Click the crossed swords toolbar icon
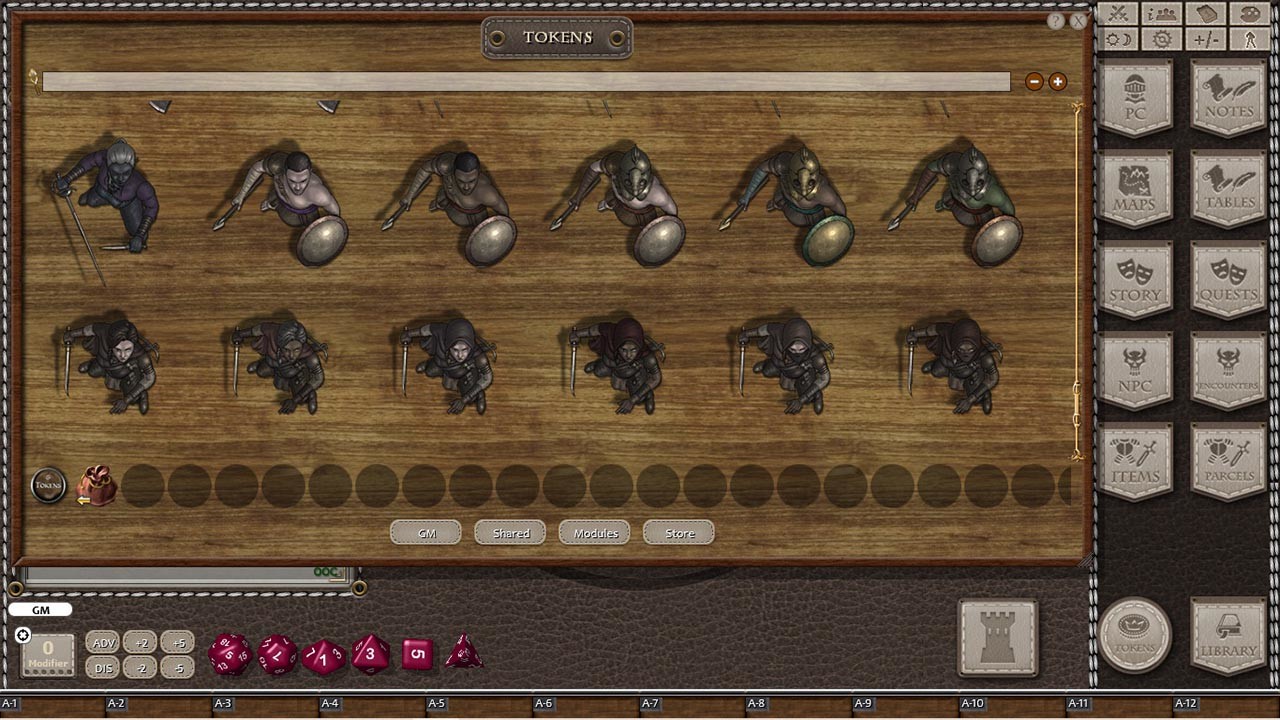Screen dimensions: 1280x720 pos(1118,13)
